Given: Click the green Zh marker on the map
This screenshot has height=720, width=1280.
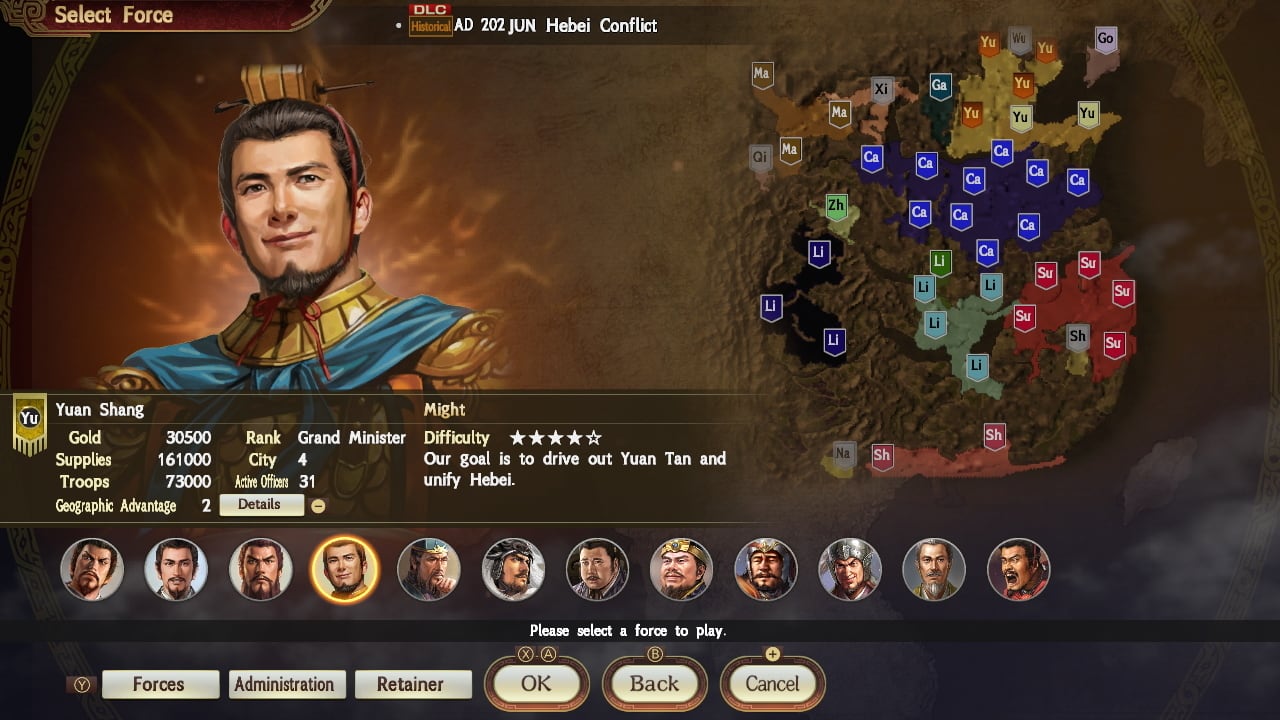Looking at the screenshot, I should pos(836,204).
